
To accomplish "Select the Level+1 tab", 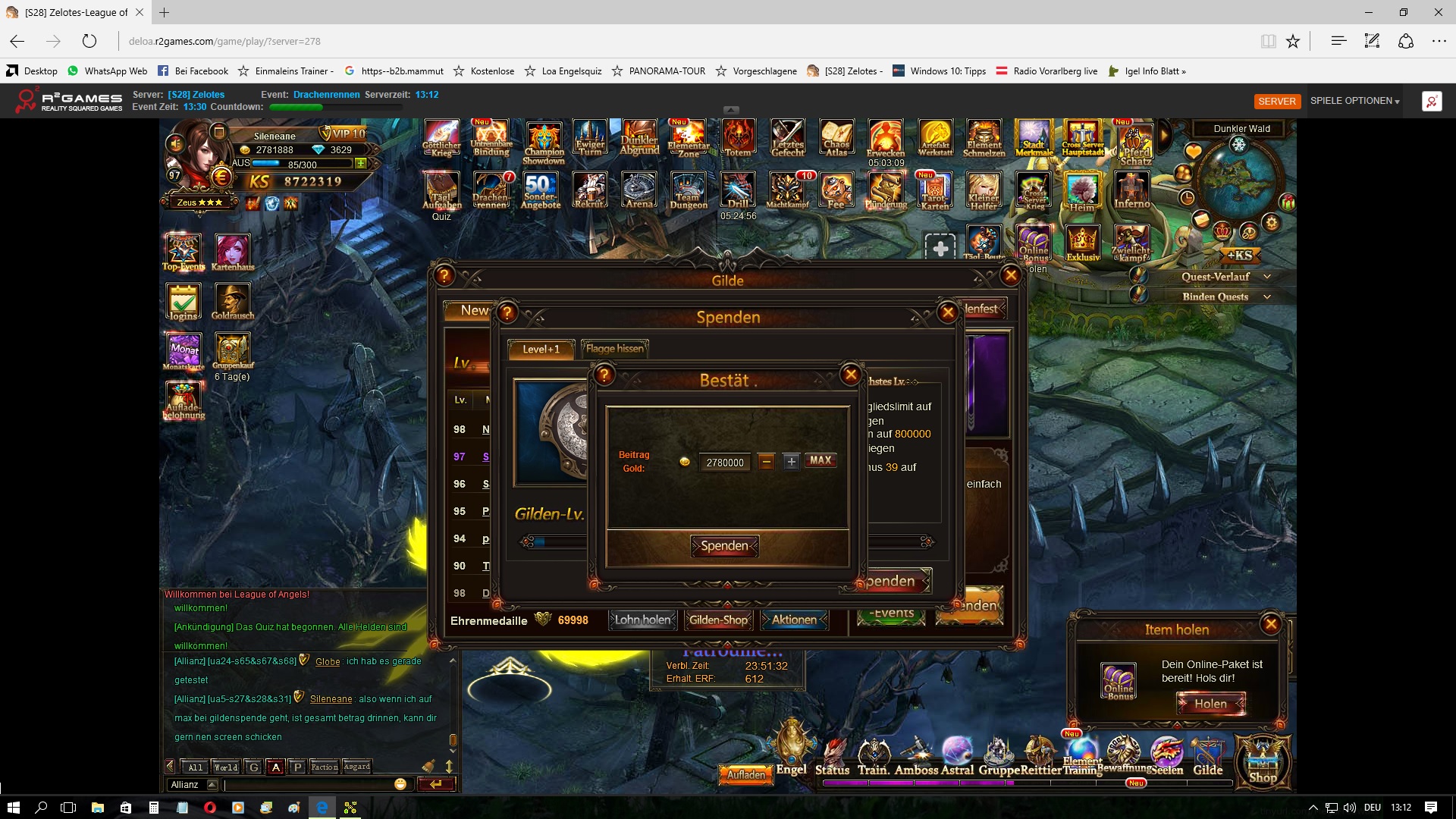I will pyautogui.click(x=541, y=349).
